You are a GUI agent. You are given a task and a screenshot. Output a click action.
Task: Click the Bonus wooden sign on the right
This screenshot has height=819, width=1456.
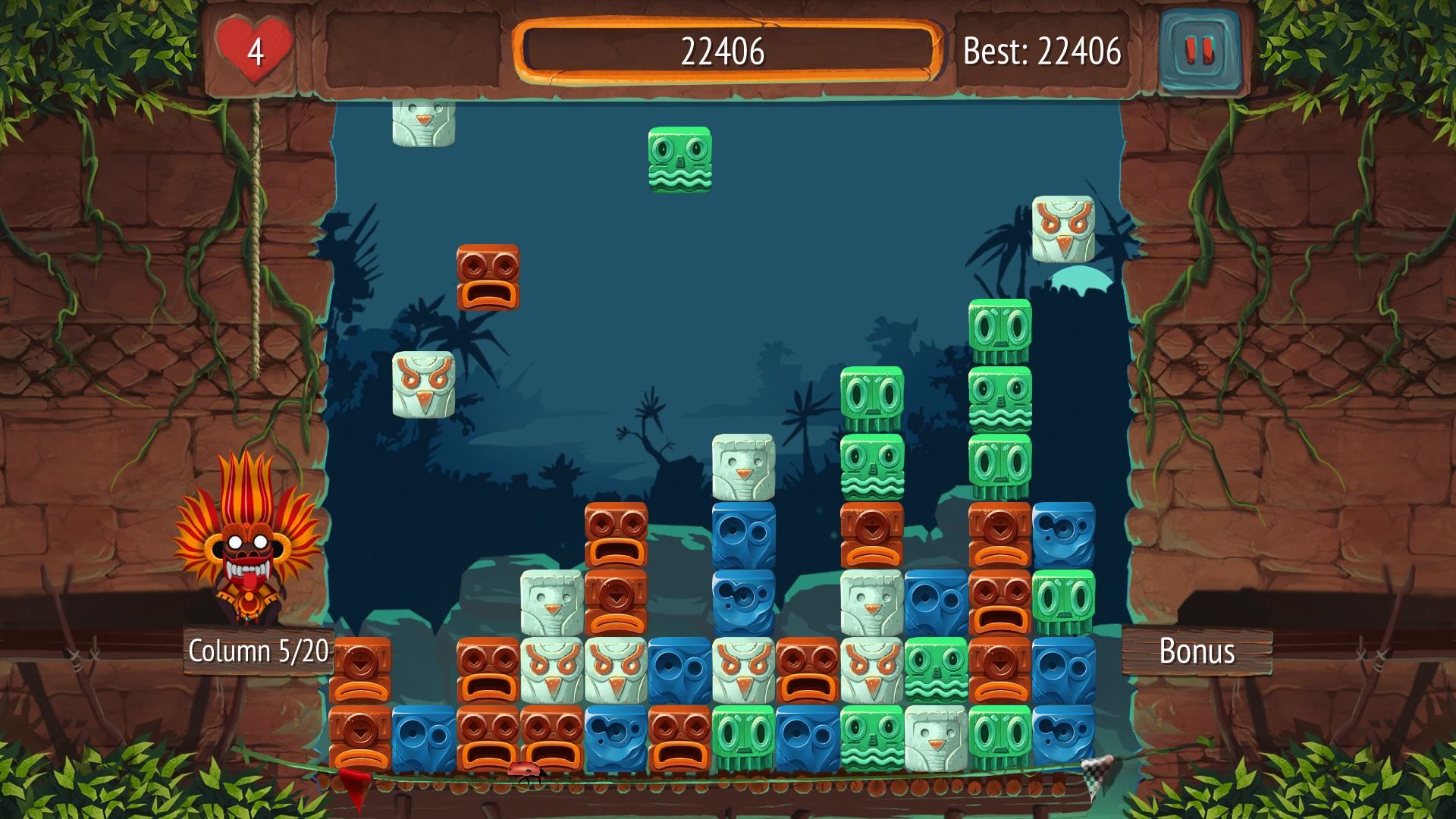[x=1197, y=652]
